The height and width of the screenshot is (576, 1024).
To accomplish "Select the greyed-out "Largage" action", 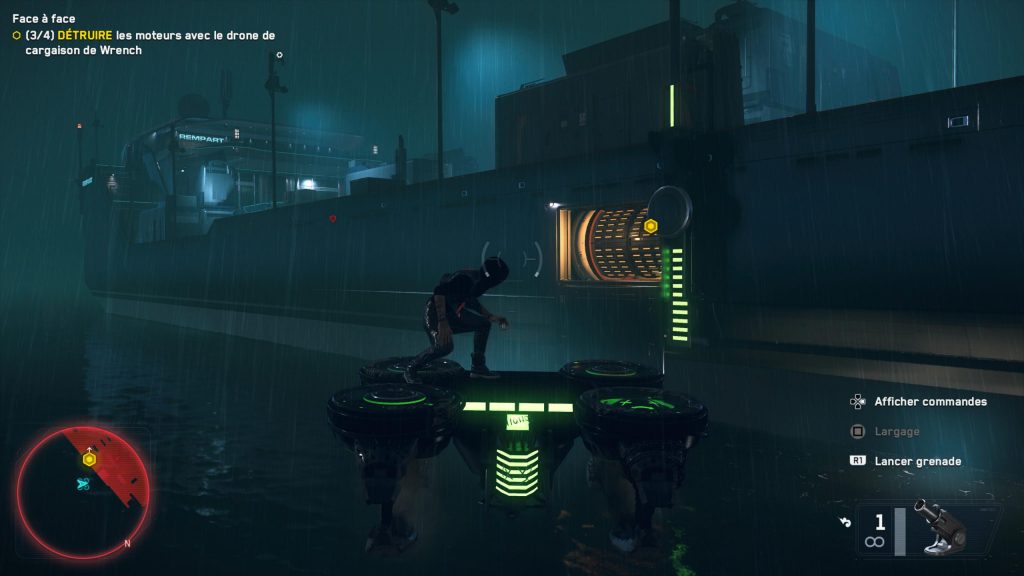I will click(x=896, y=431).
